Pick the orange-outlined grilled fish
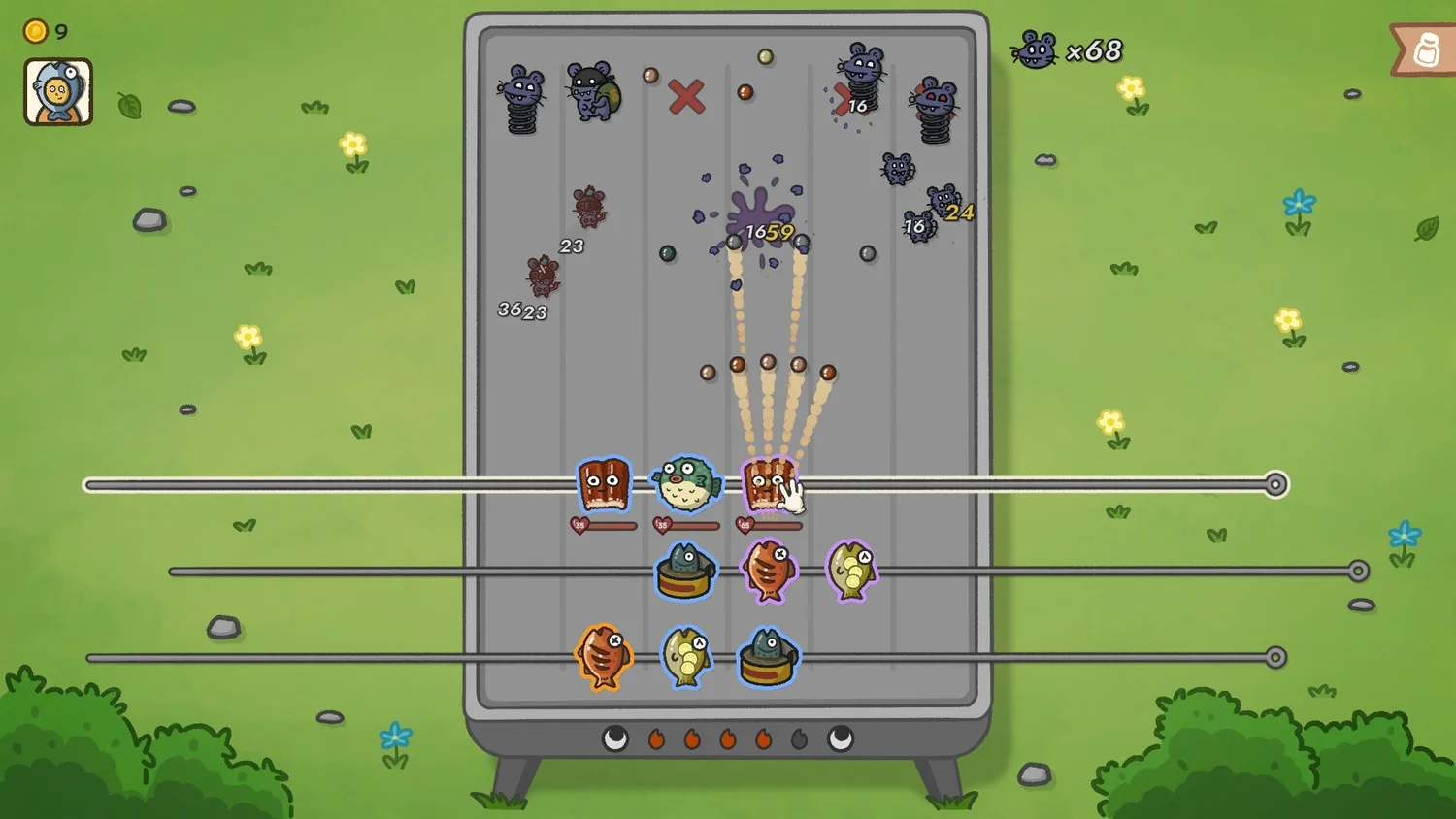Screen dimensions: 1456x819 [x=603, y=656]
